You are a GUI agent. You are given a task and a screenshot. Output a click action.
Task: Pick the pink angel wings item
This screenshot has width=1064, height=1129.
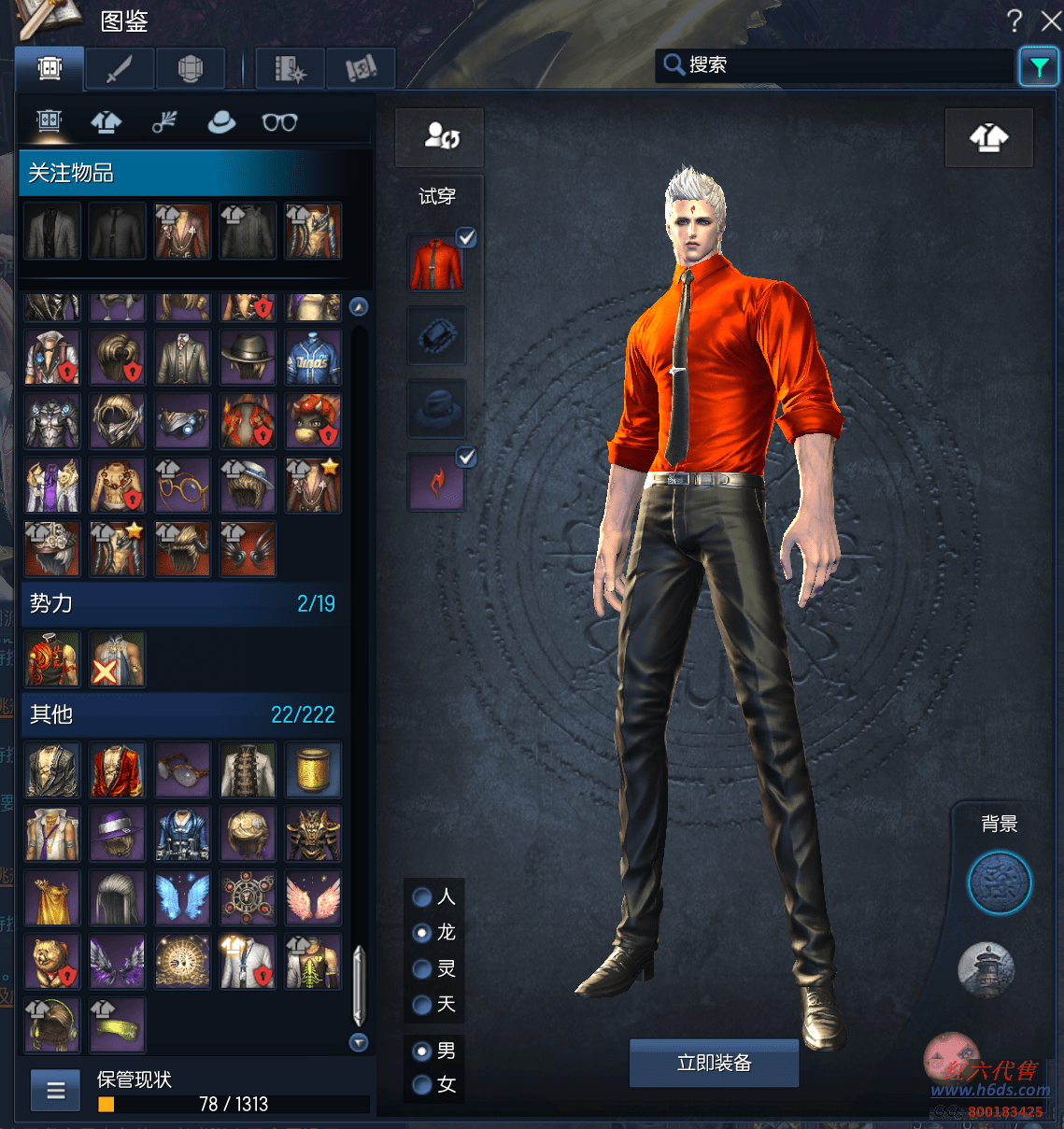coord(313,897)
